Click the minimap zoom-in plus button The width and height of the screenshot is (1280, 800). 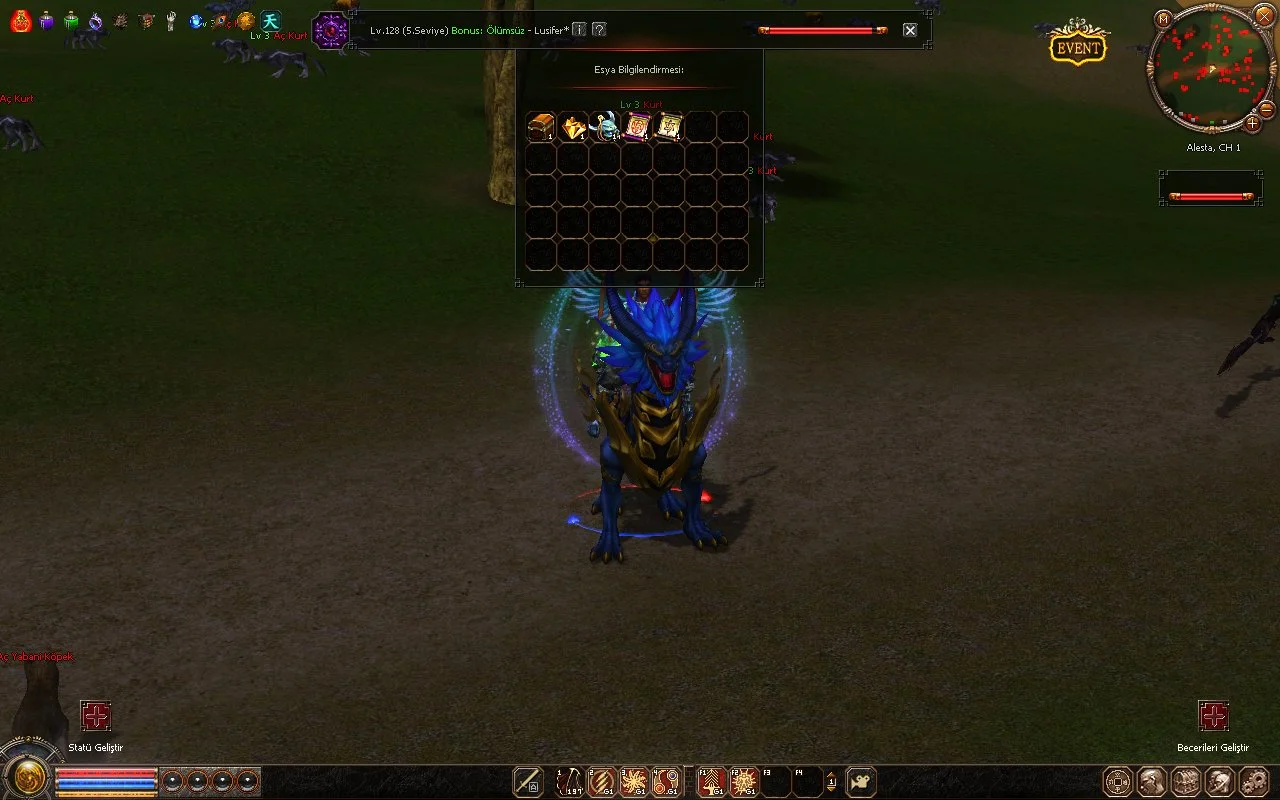(1252, 124)
